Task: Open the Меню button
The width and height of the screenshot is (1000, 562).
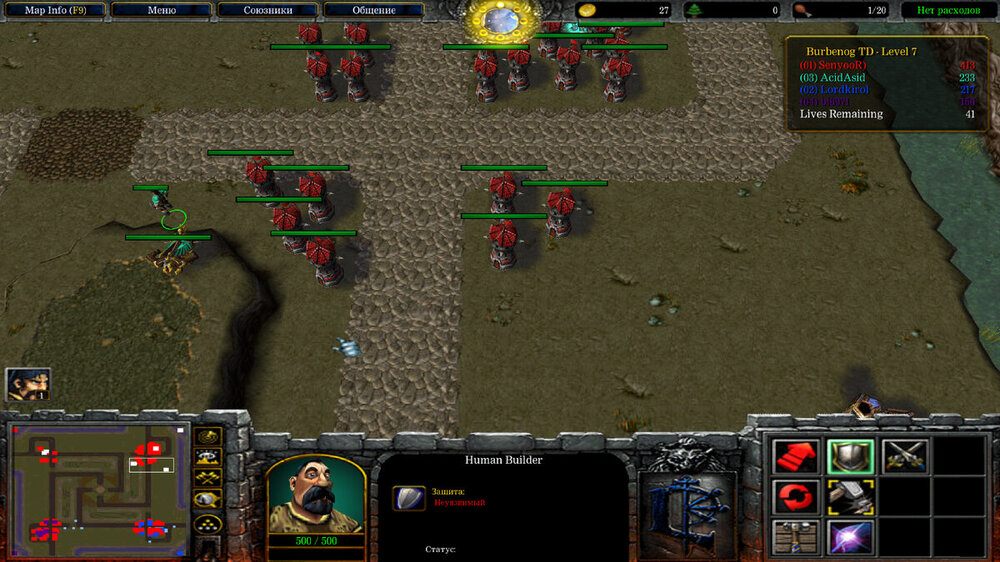Action: 162,10
